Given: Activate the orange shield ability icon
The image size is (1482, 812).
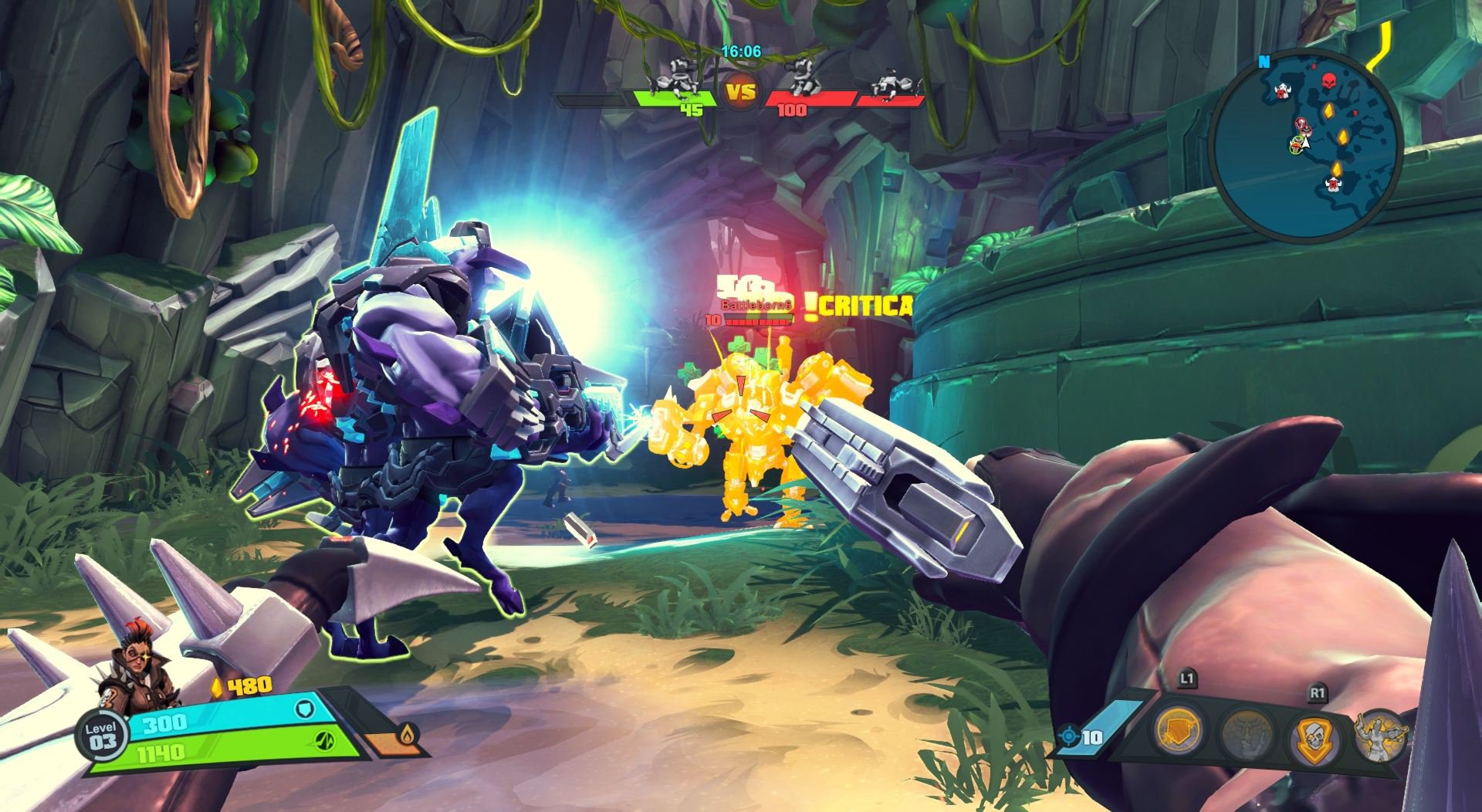Looking at the screenshot, I should tap(1179, 731).
